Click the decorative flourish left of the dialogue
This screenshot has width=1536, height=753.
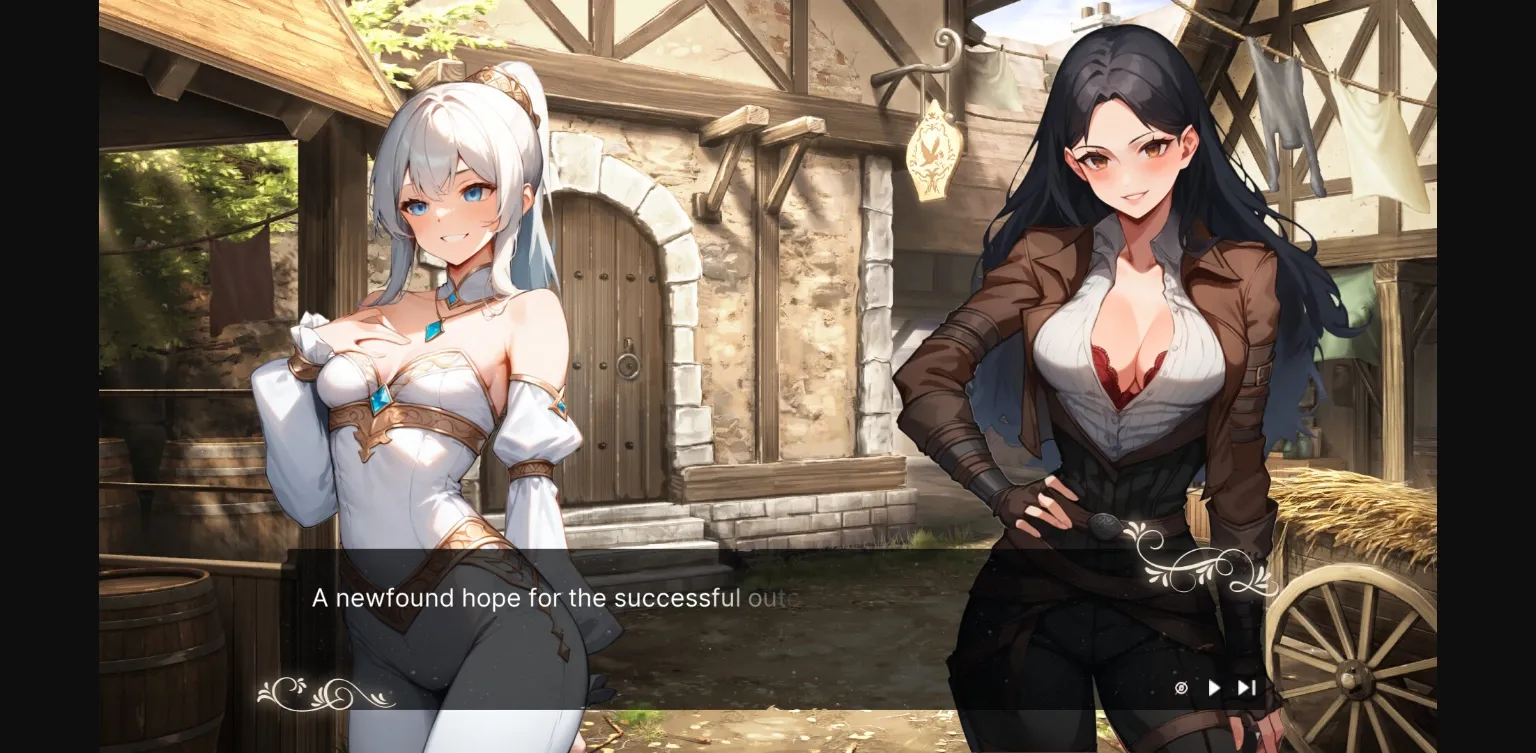[x=320, y=690]
